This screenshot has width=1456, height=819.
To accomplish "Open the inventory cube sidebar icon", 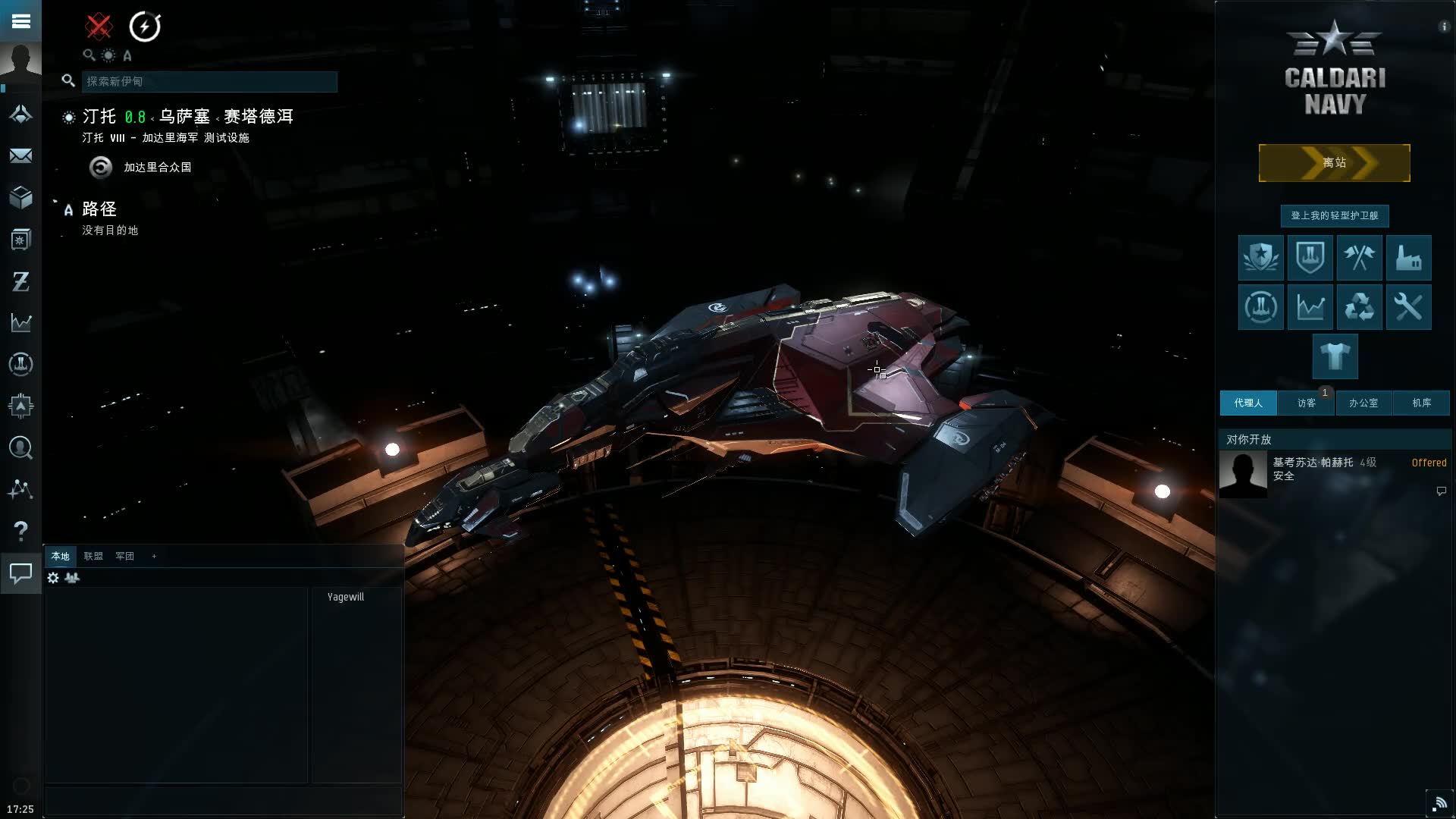I will 20,198.
